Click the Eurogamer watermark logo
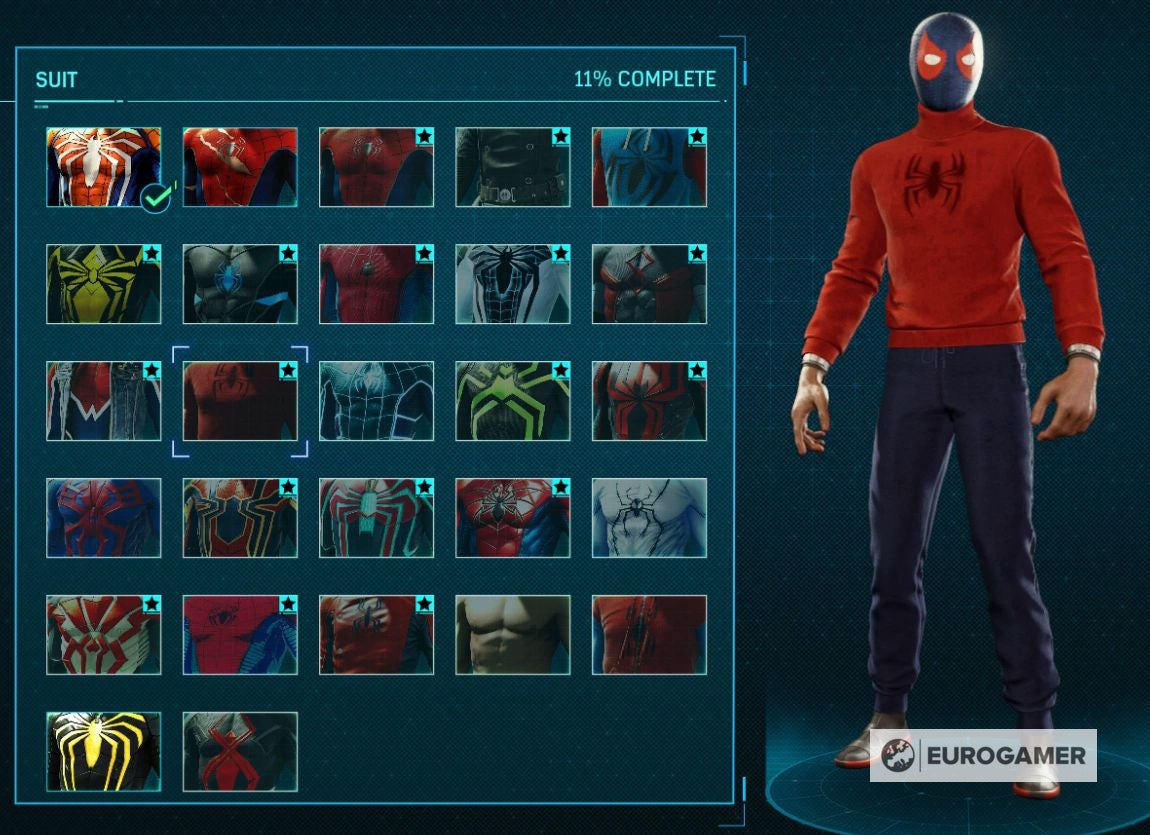Screen dimensions: 1150x835 point(983,755)
